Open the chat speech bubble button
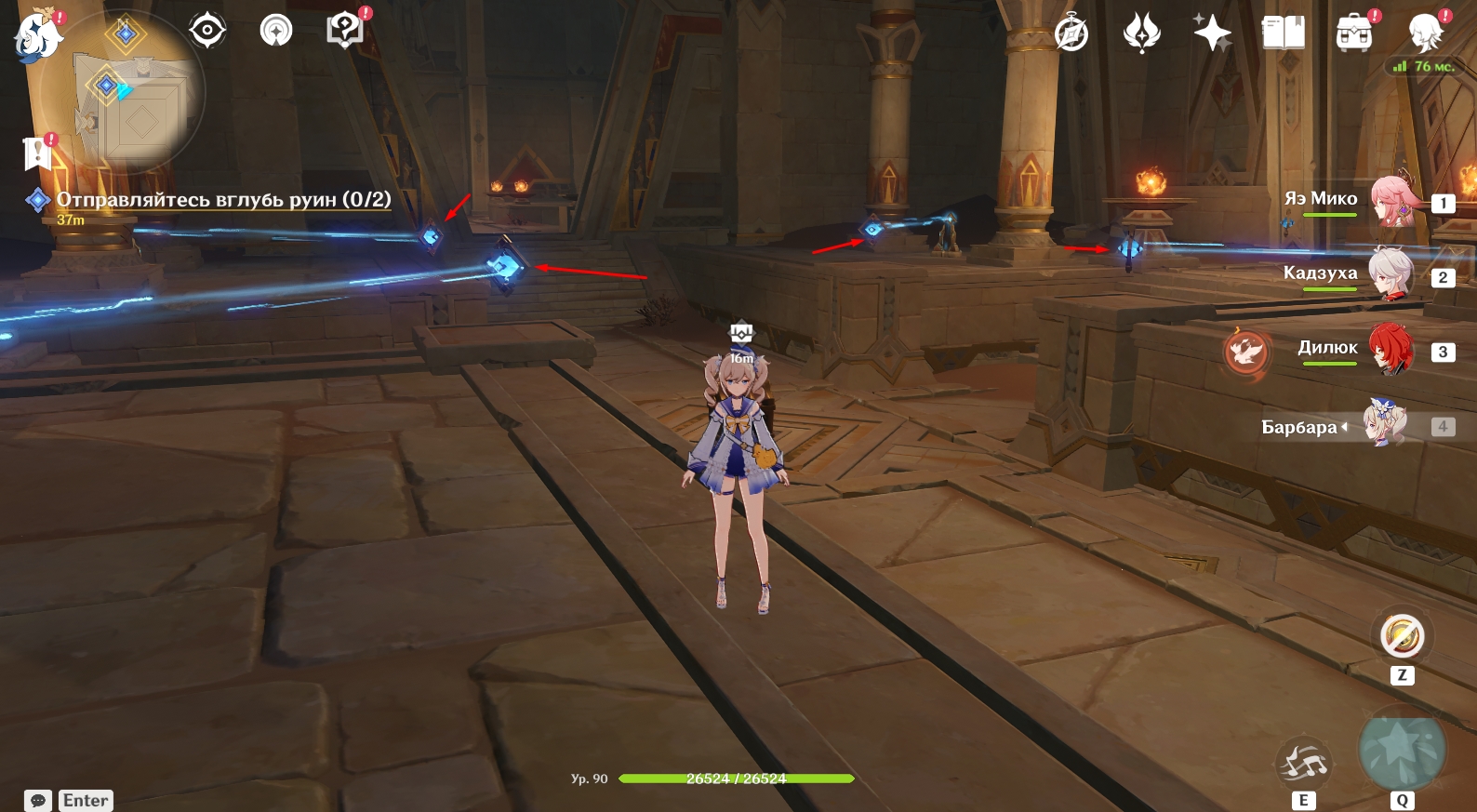 (38, 801)
